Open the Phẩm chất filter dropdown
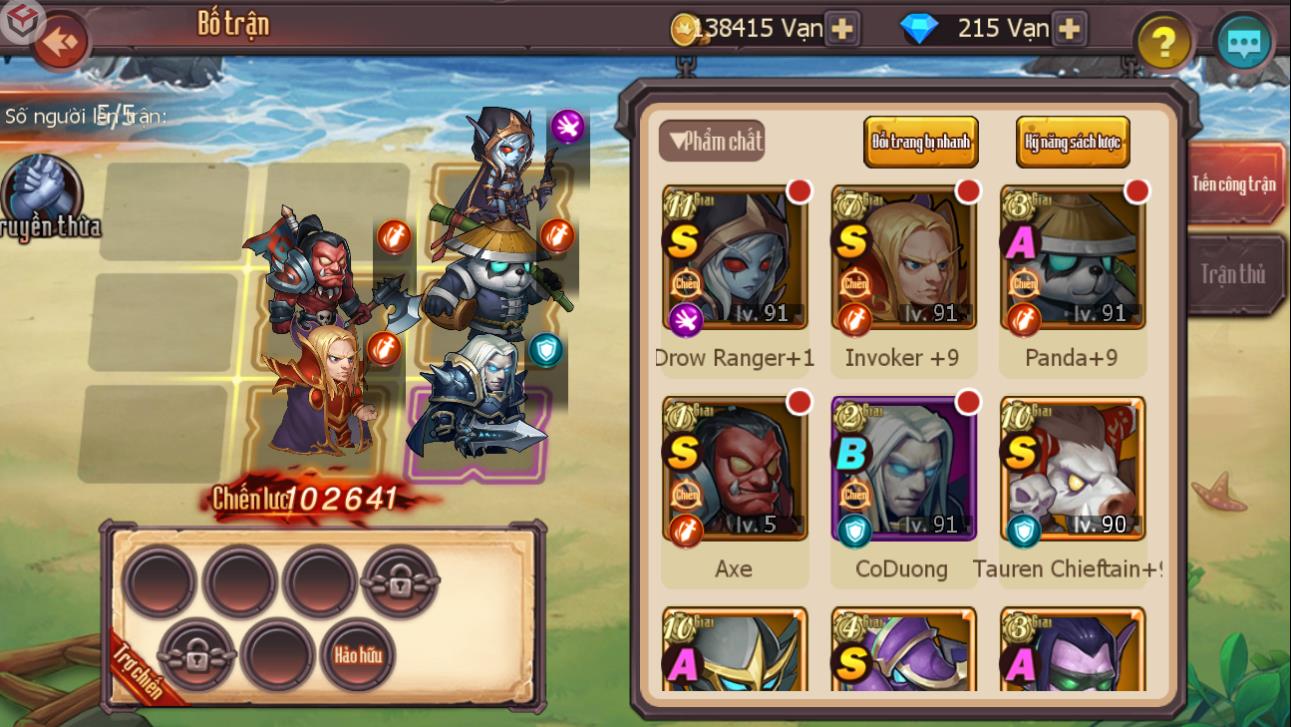This screenshot has width=1291, height=727. pyautogui.click(x=712, y=141)
